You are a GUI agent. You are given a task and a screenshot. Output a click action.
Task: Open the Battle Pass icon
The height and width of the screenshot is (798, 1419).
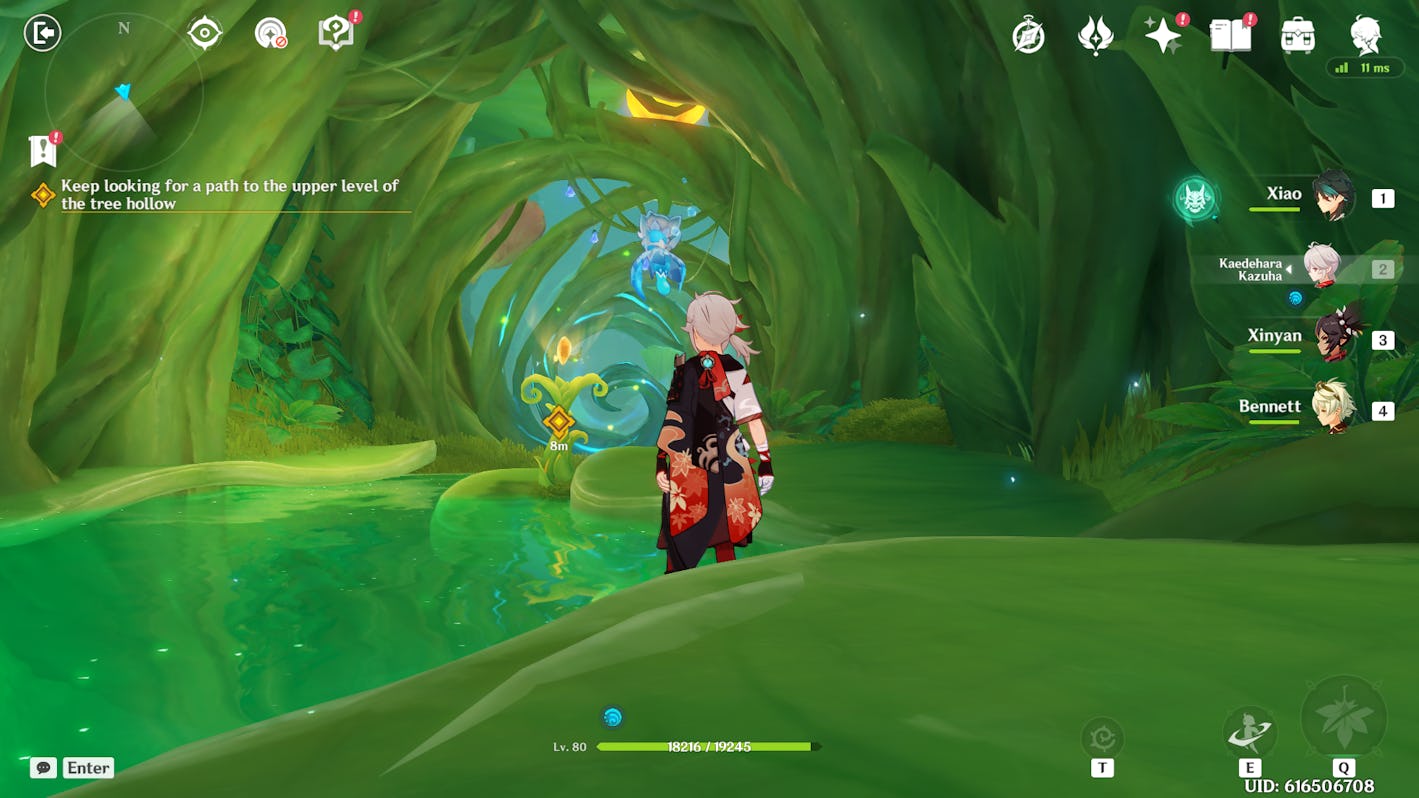point(1096,36)
